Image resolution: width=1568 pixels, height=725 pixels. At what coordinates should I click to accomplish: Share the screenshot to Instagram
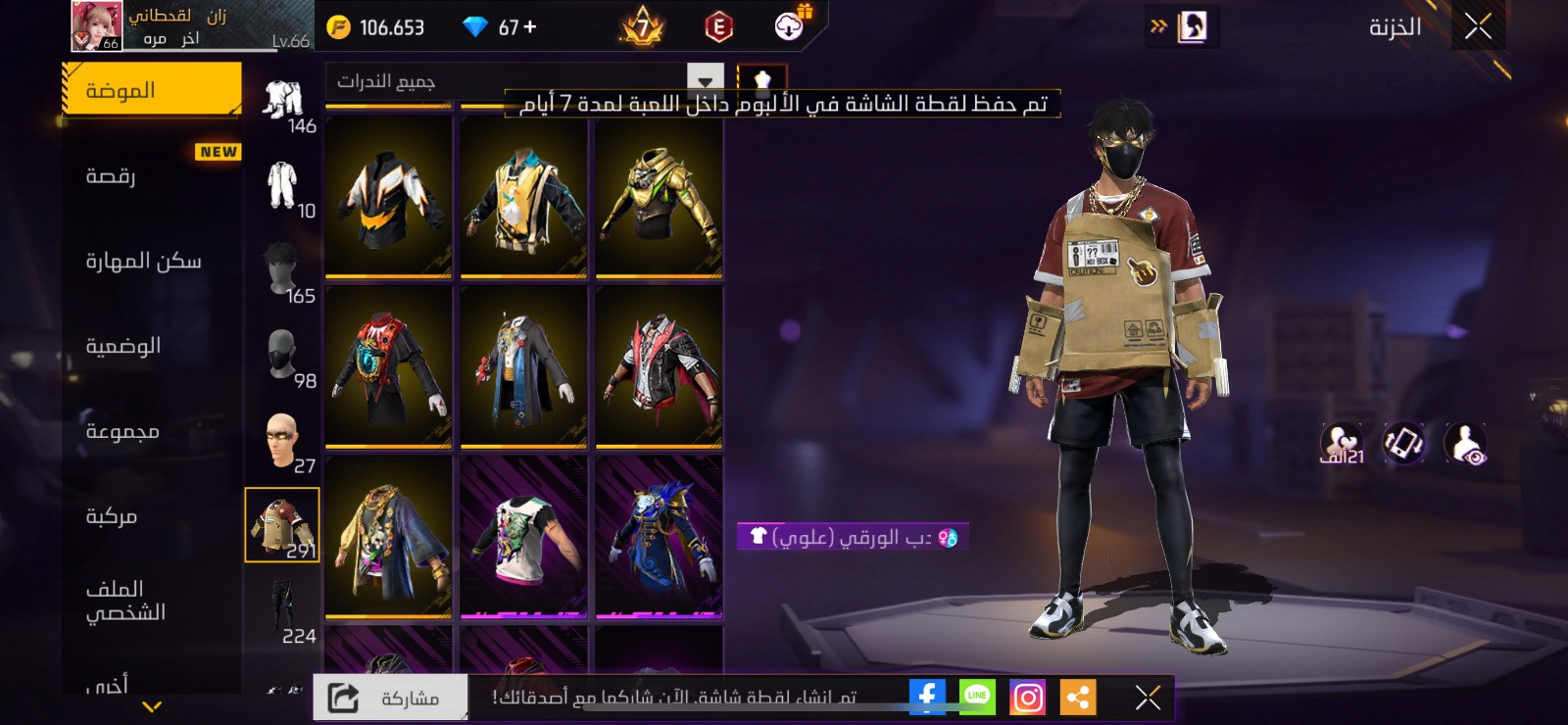click(x=1027, y=698)
